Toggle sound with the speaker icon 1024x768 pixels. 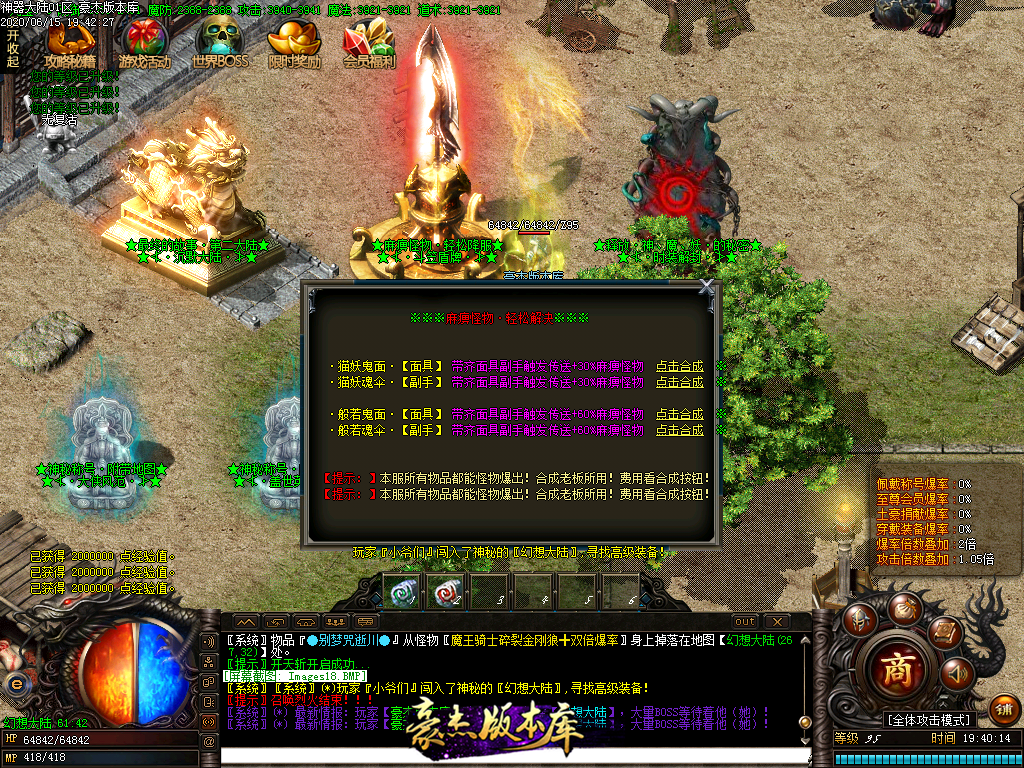[957, 674]
